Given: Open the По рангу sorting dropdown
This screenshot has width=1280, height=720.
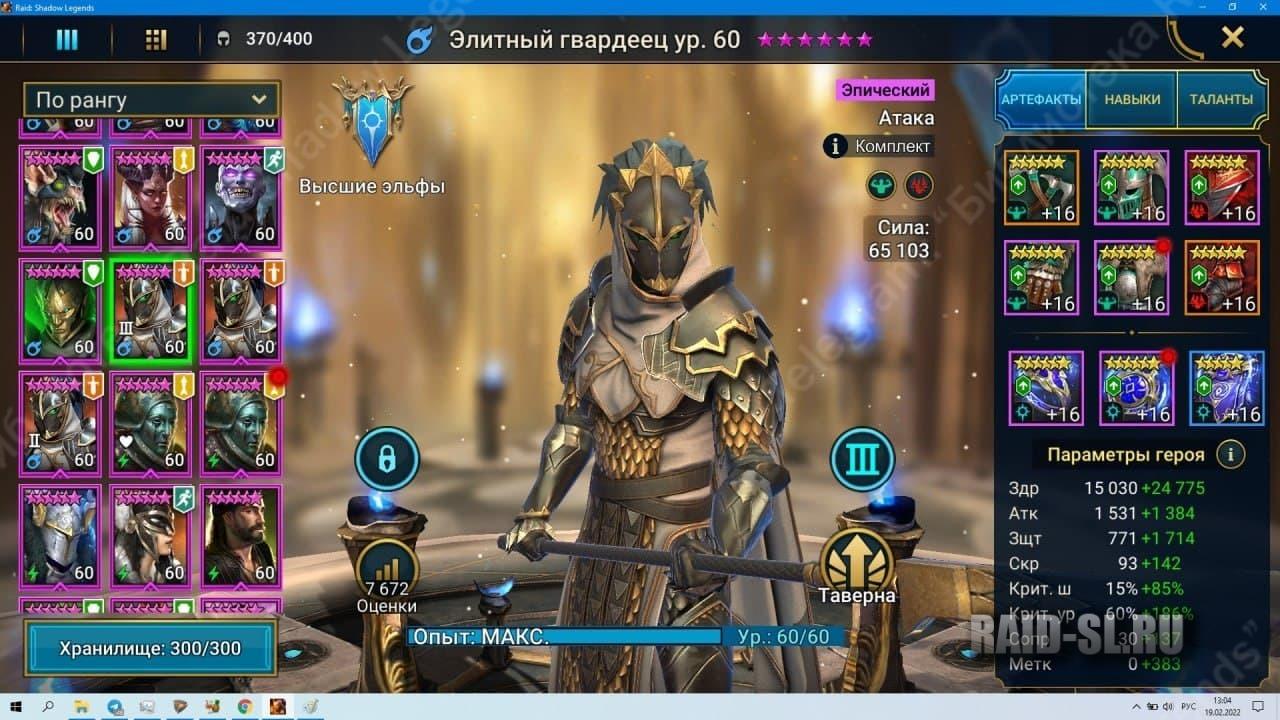Looking at the screenshot, I should click(x=151, y=99).
